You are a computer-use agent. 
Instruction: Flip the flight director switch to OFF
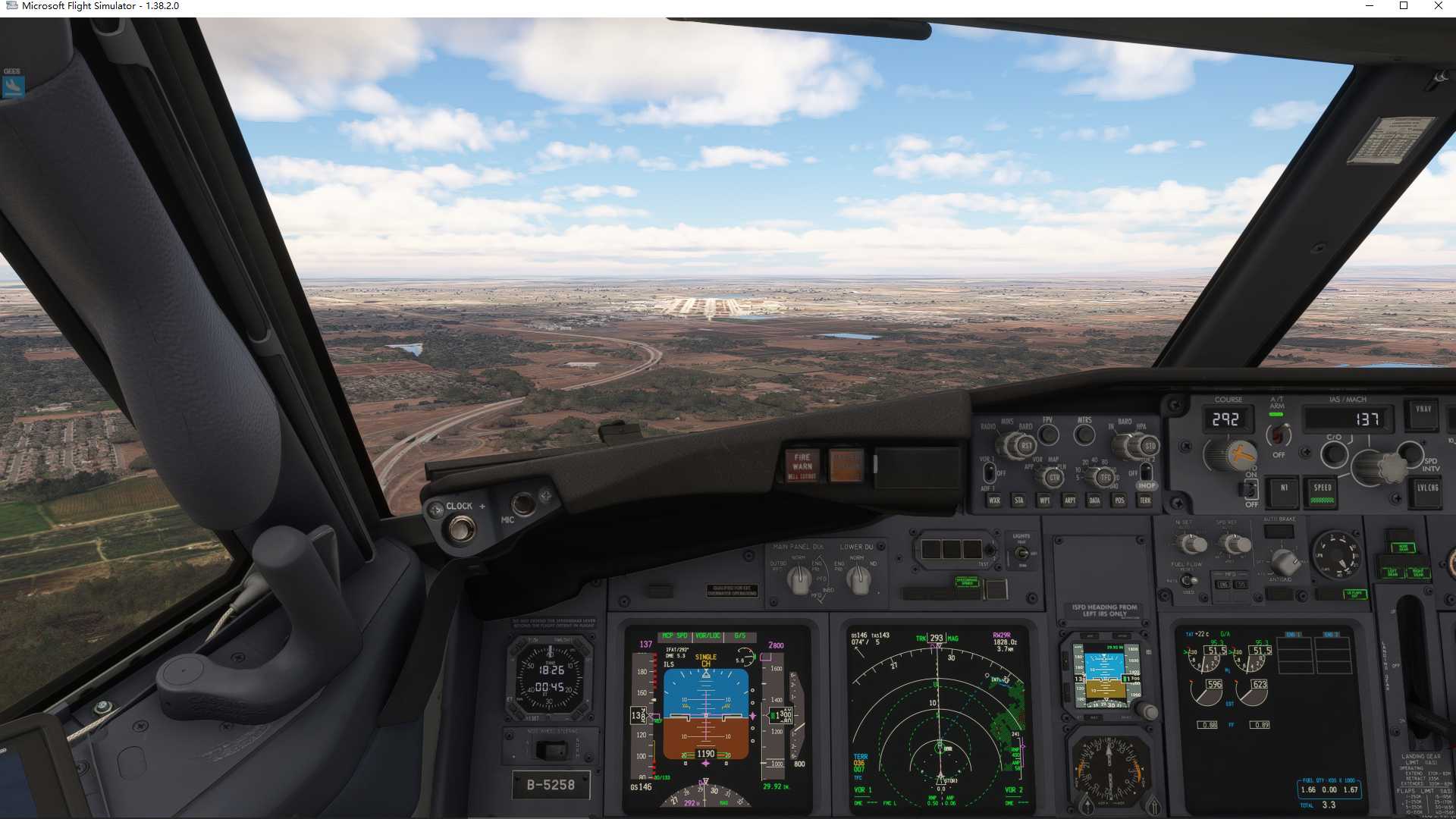(x=1250, y=491)
